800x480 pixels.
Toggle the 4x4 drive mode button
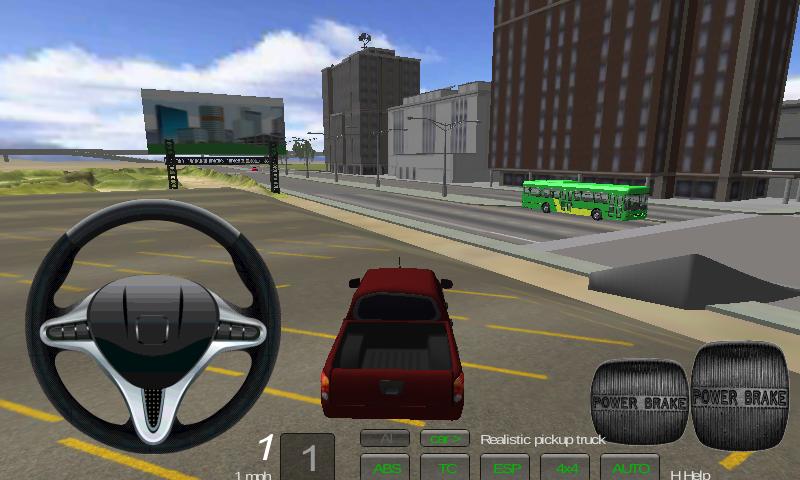pyautogui.click(x=566, y=467)
